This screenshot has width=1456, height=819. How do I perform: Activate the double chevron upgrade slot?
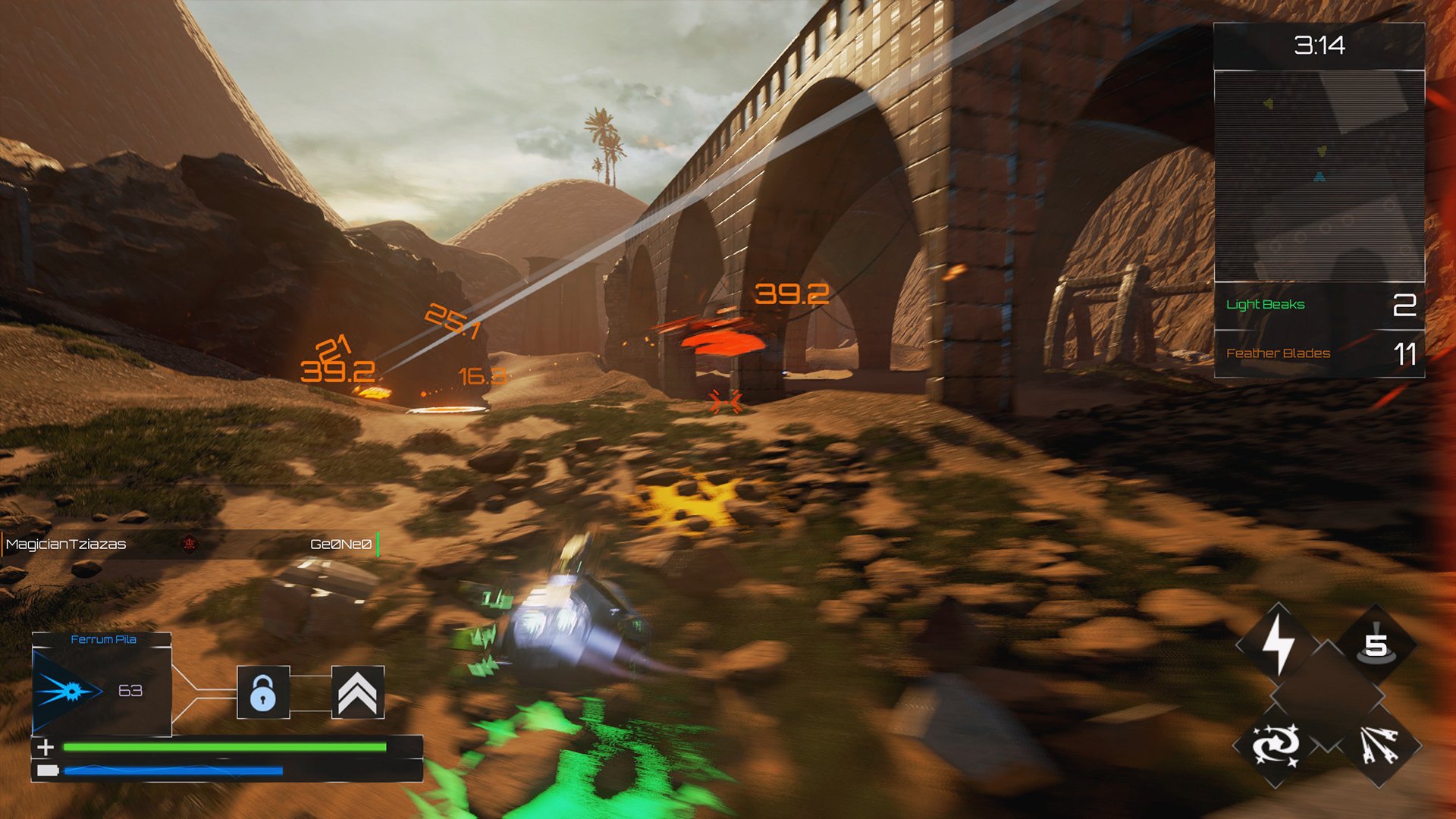(357, 692)
